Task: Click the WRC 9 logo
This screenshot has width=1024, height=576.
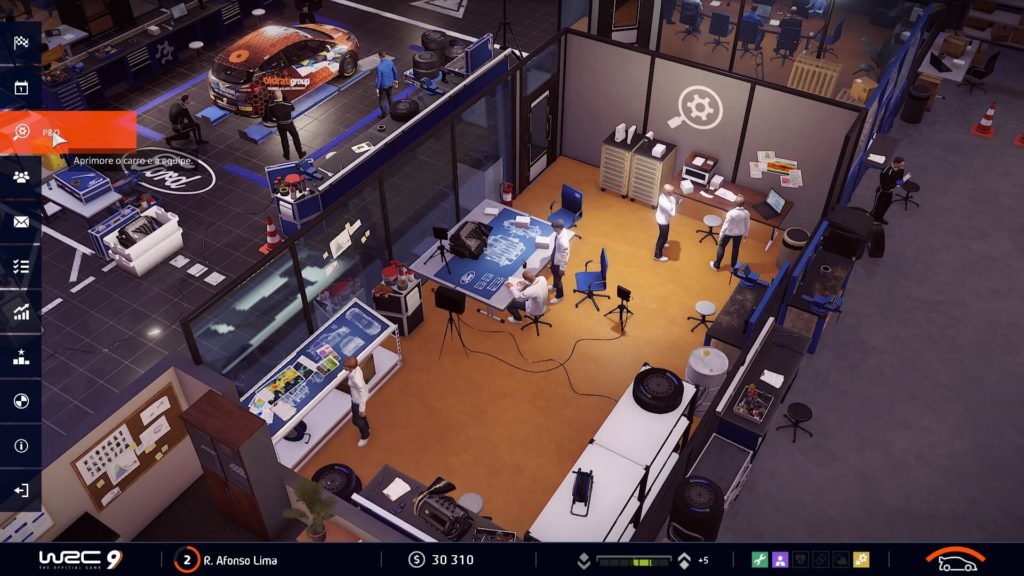Action: pyautogui.click(x=78, y=560)
